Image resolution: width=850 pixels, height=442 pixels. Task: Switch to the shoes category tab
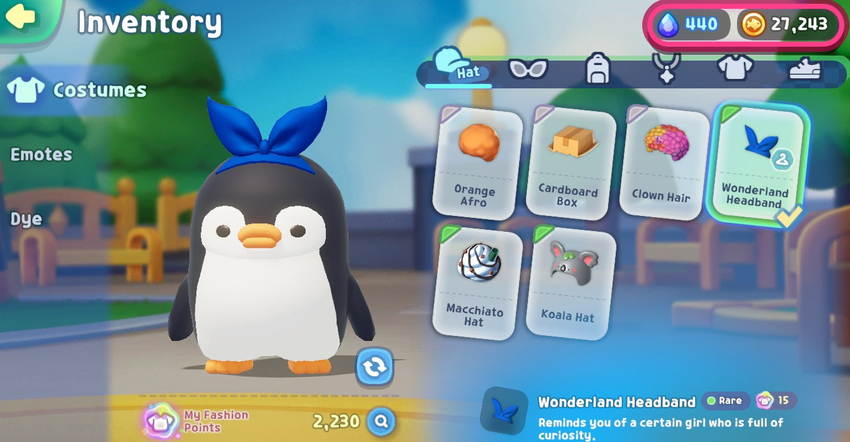coord(803,68)
